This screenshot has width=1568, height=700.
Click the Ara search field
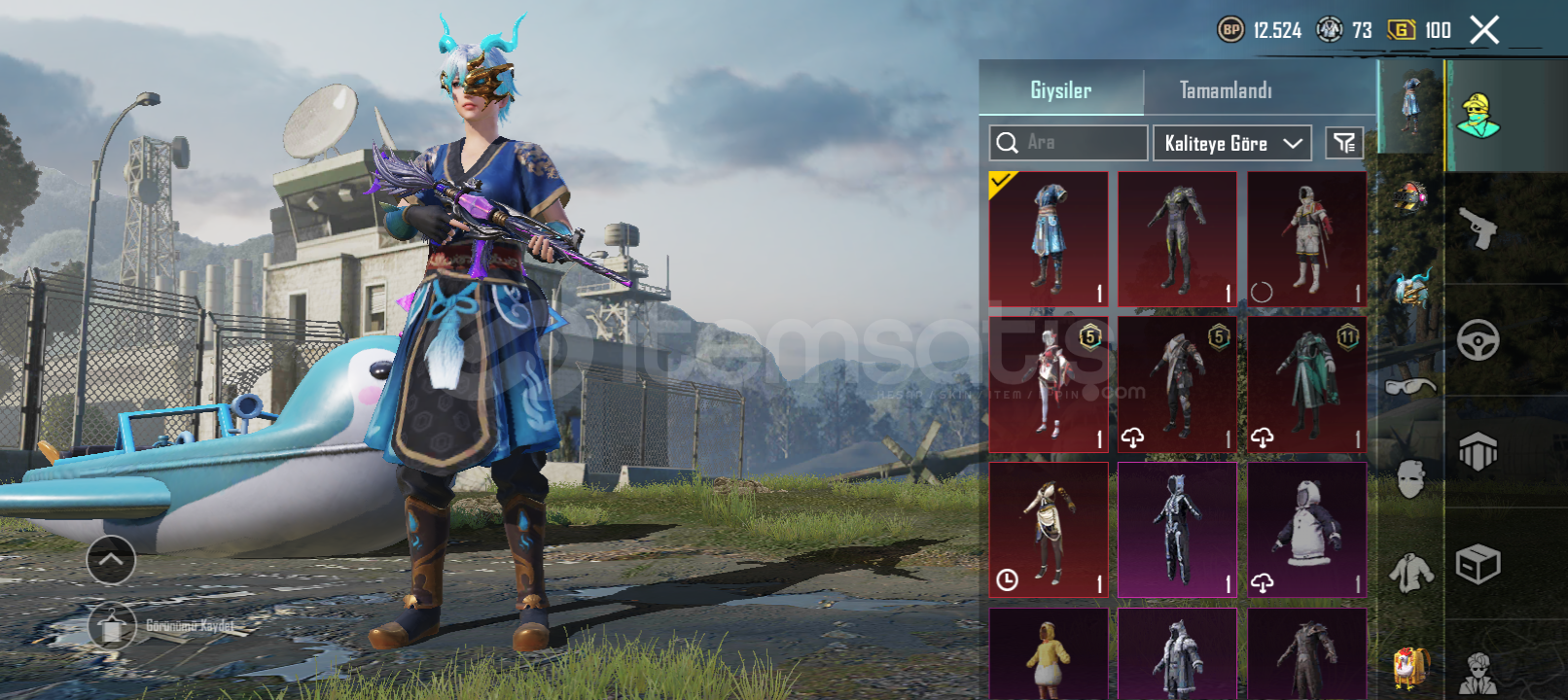pyautogui.click(x=1070, y=143)
